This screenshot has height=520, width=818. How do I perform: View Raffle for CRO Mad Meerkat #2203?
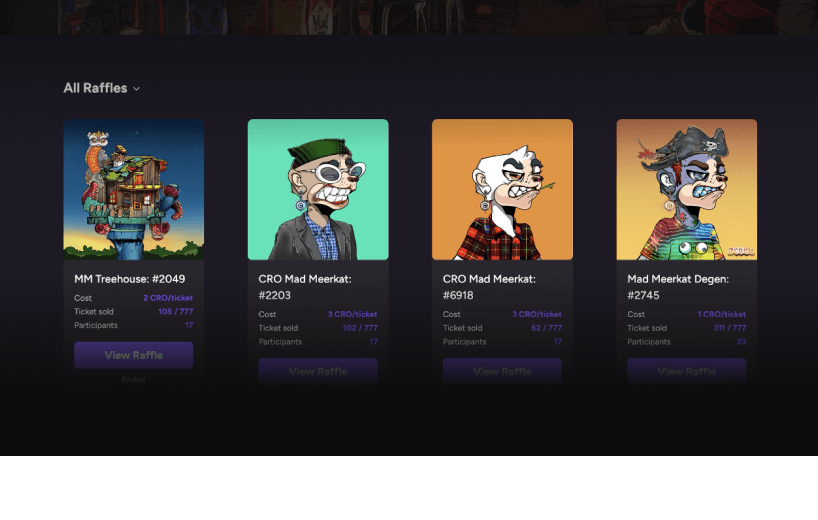pyautogui.click(x=318, y=372)
